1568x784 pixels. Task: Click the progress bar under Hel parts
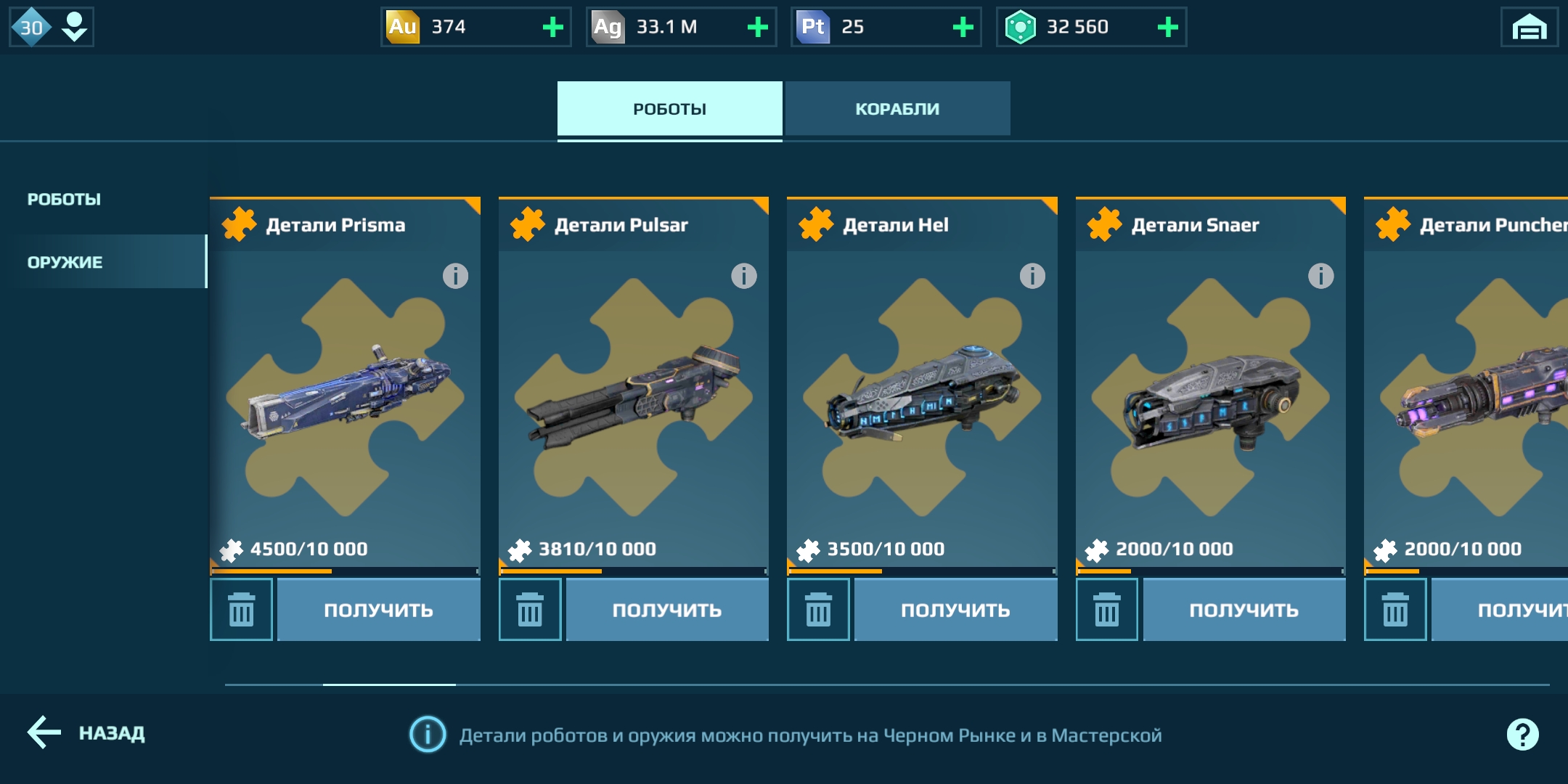click(922, 571)
